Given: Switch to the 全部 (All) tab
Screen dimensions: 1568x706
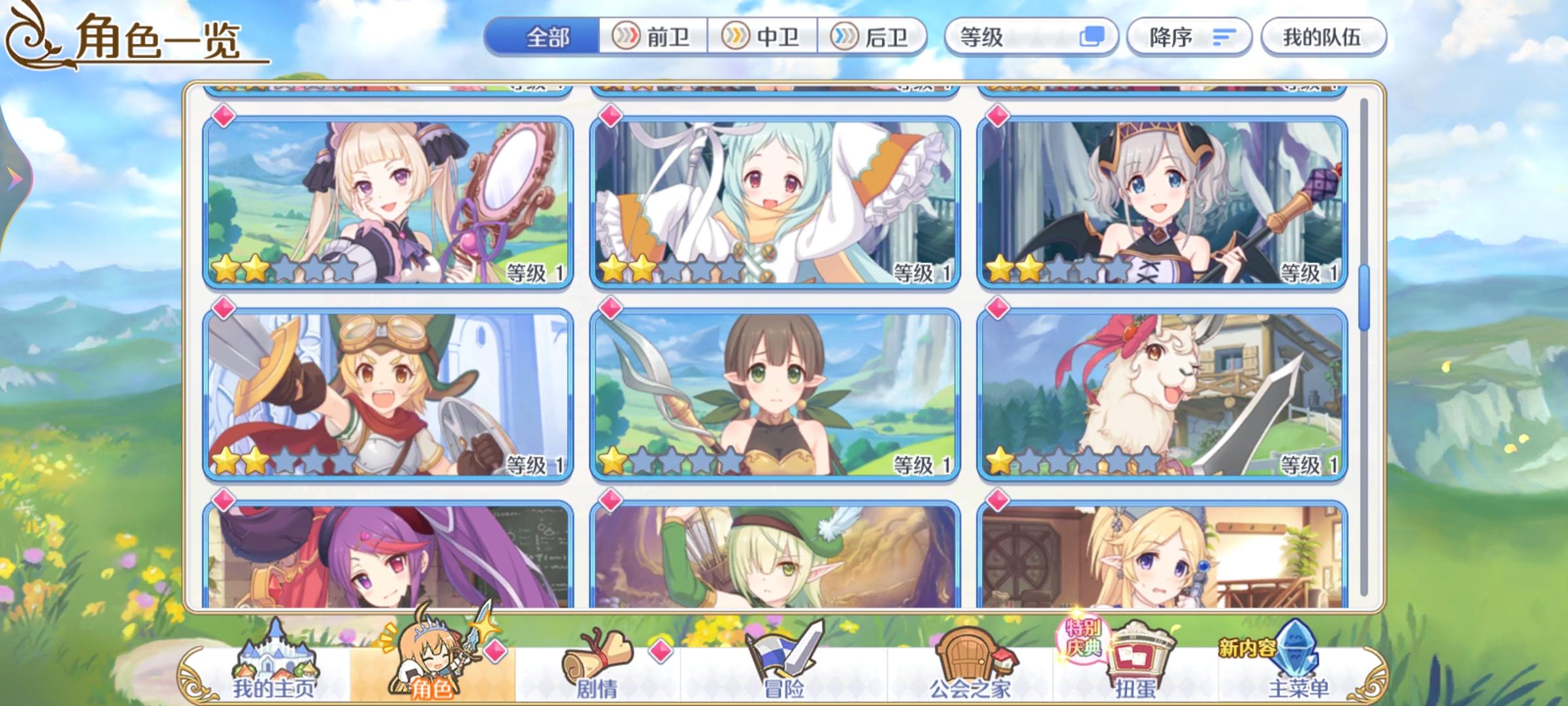Looking at the screenshot, I should pyautogui.click(x=549, y=37).
